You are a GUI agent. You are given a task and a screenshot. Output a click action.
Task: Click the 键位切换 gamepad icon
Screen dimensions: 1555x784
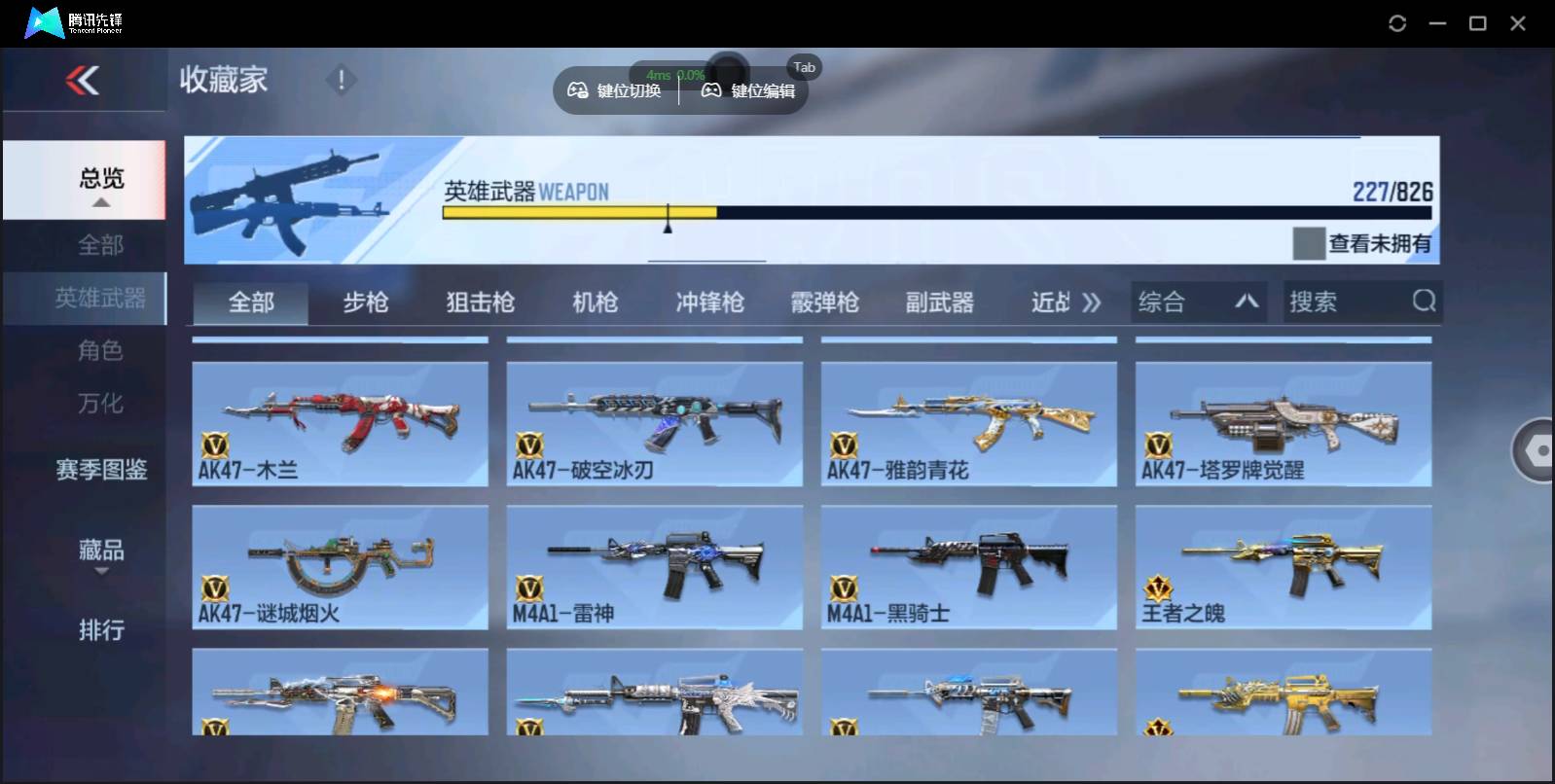point(577,90)
